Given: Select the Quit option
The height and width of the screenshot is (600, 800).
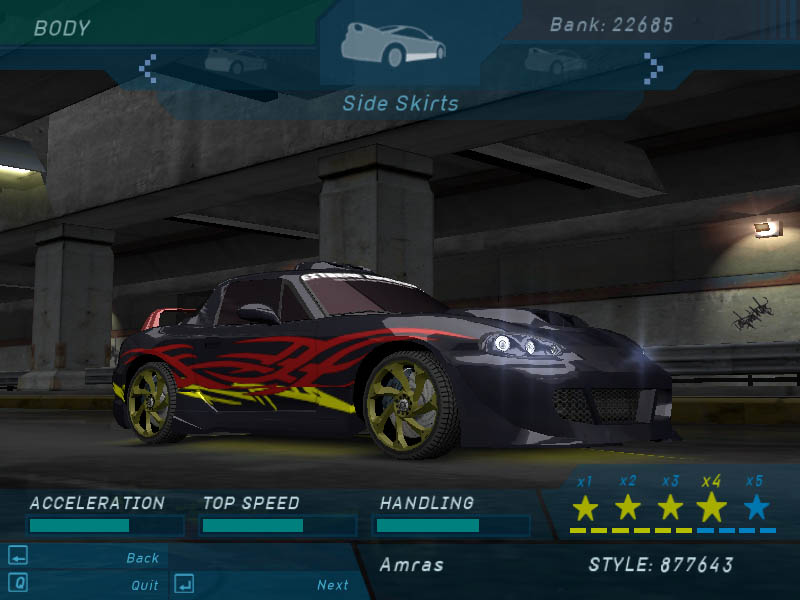Looking at the screenshot, I should (x=144, y=585).
